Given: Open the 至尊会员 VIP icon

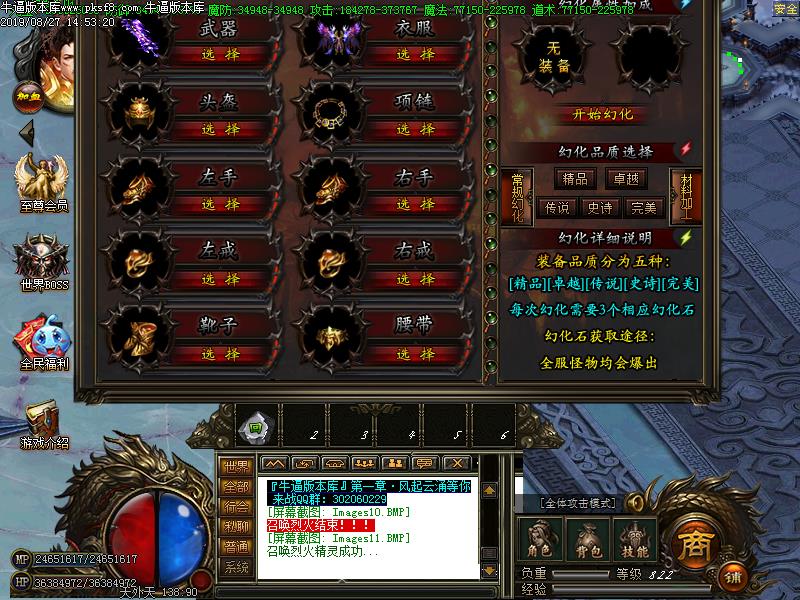Looking at the screenshot, I should tap(43, 185).
